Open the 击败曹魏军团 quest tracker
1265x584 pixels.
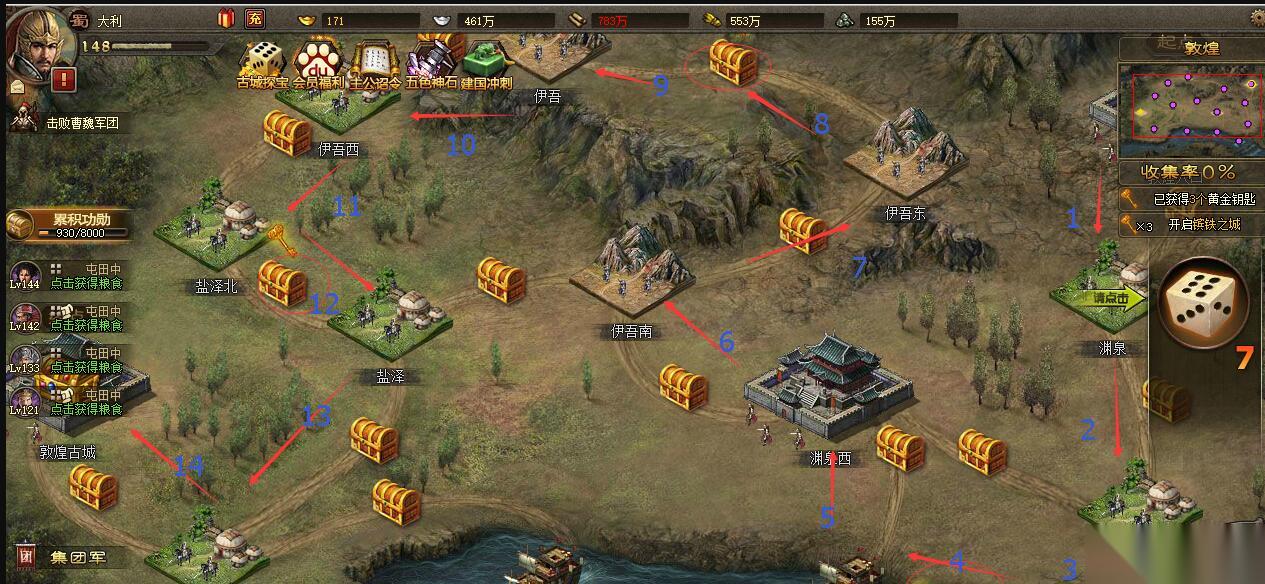(x=82, y=123)
